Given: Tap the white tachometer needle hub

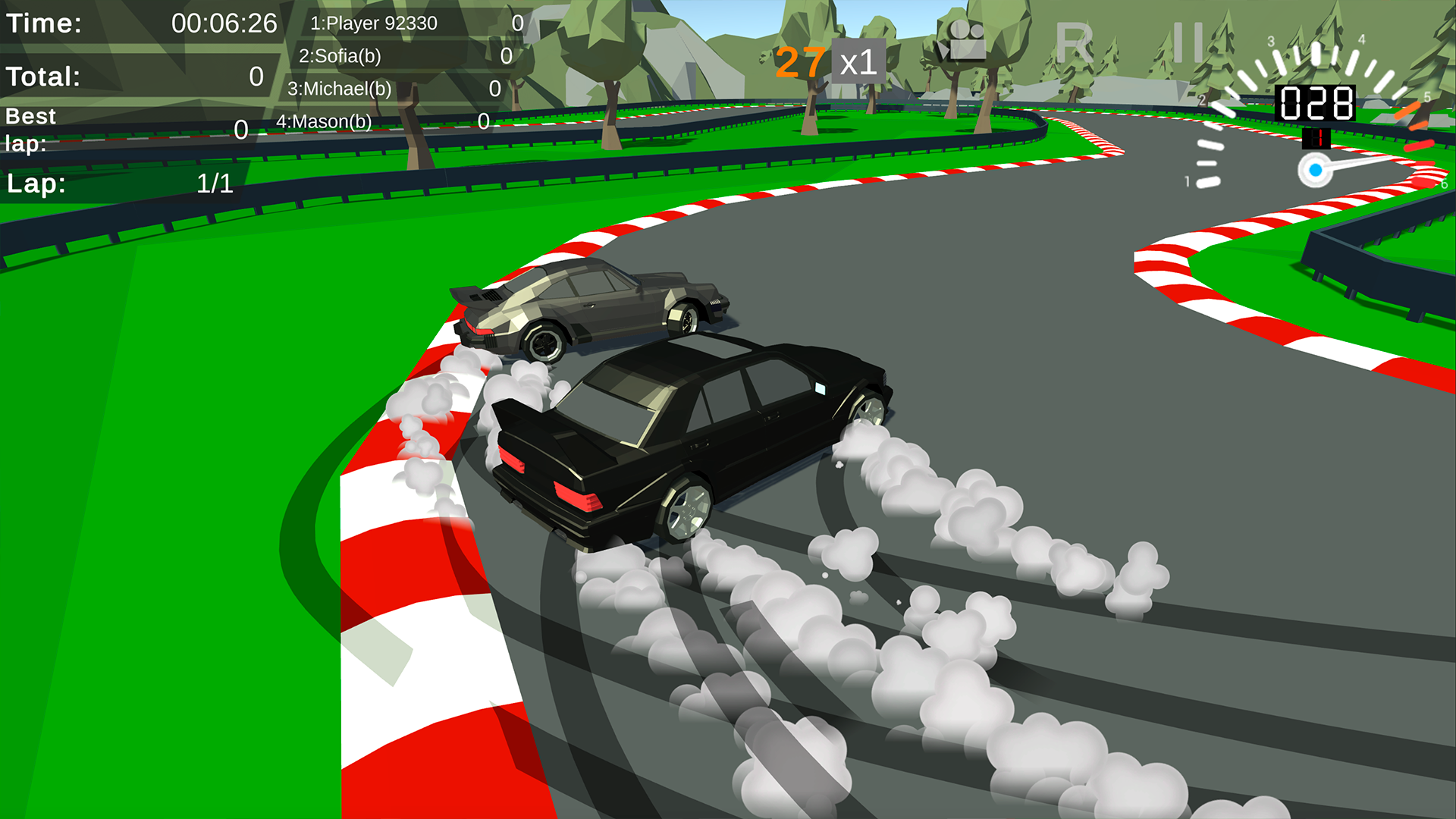Looking at the screenshot, I should tap(1316, 171).
